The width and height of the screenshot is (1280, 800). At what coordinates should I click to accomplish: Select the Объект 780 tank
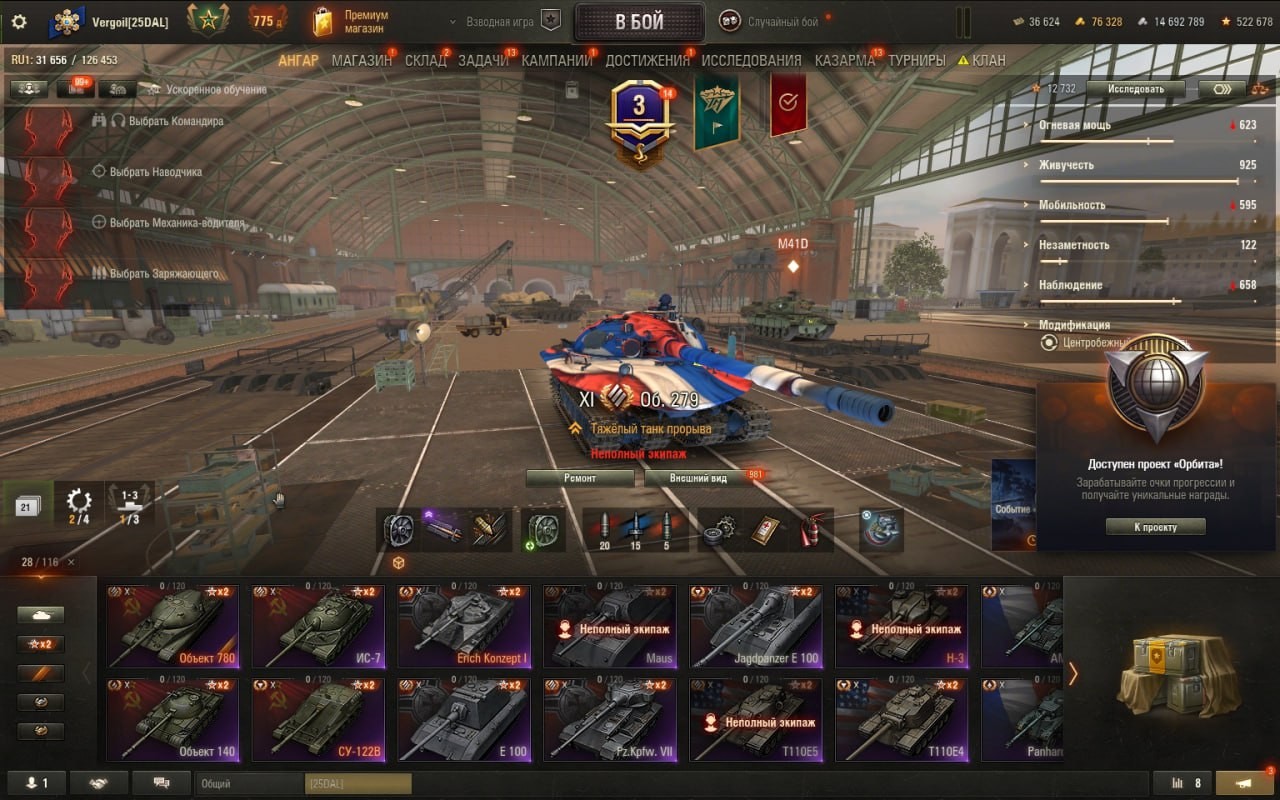click(173, 627)
